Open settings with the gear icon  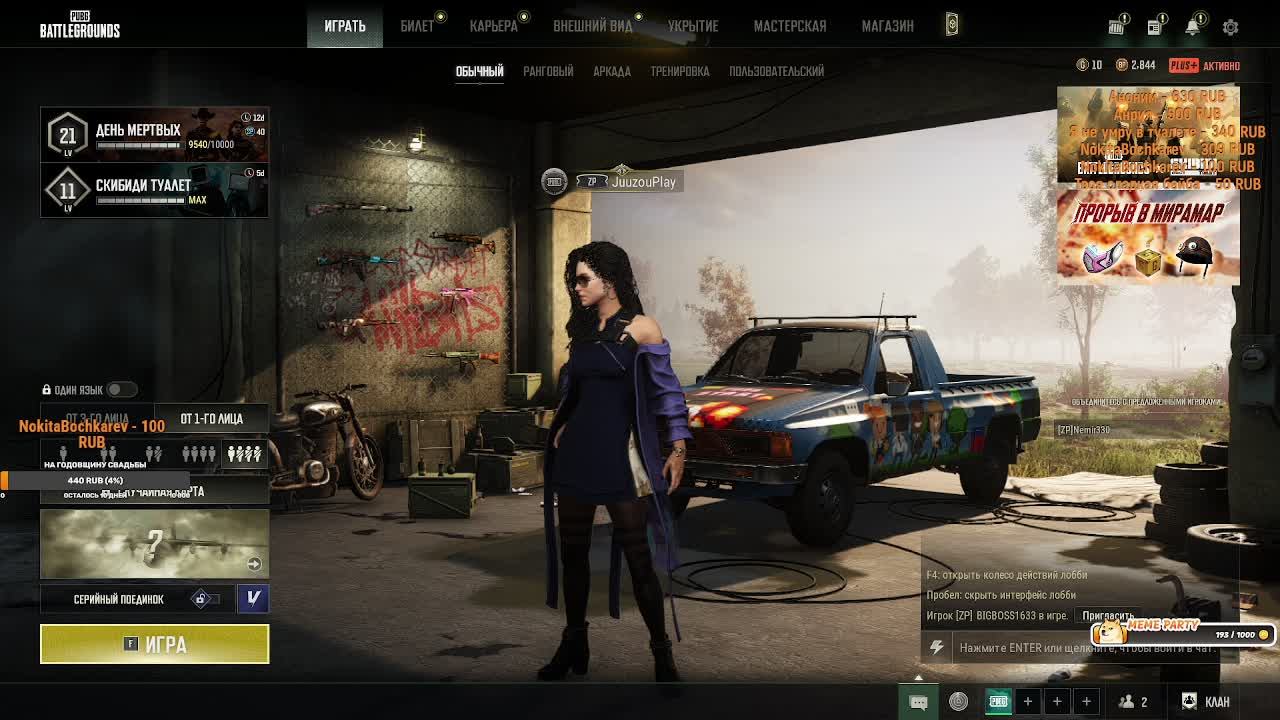pos(1230,27)
